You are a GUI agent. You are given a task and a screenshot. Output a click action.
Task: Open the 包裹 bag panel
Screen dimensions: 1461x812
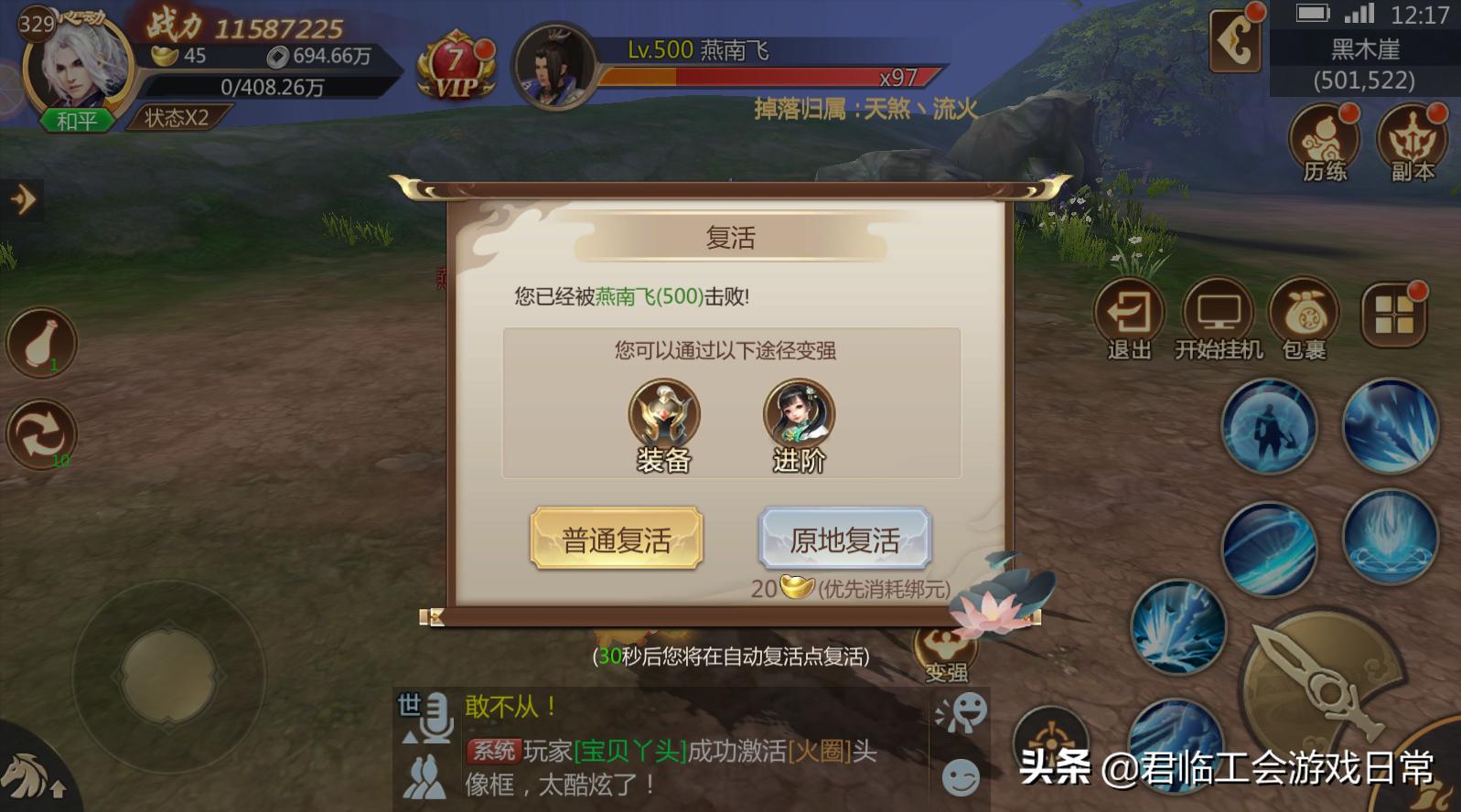pyautogui.click(x=1303, y=315)
